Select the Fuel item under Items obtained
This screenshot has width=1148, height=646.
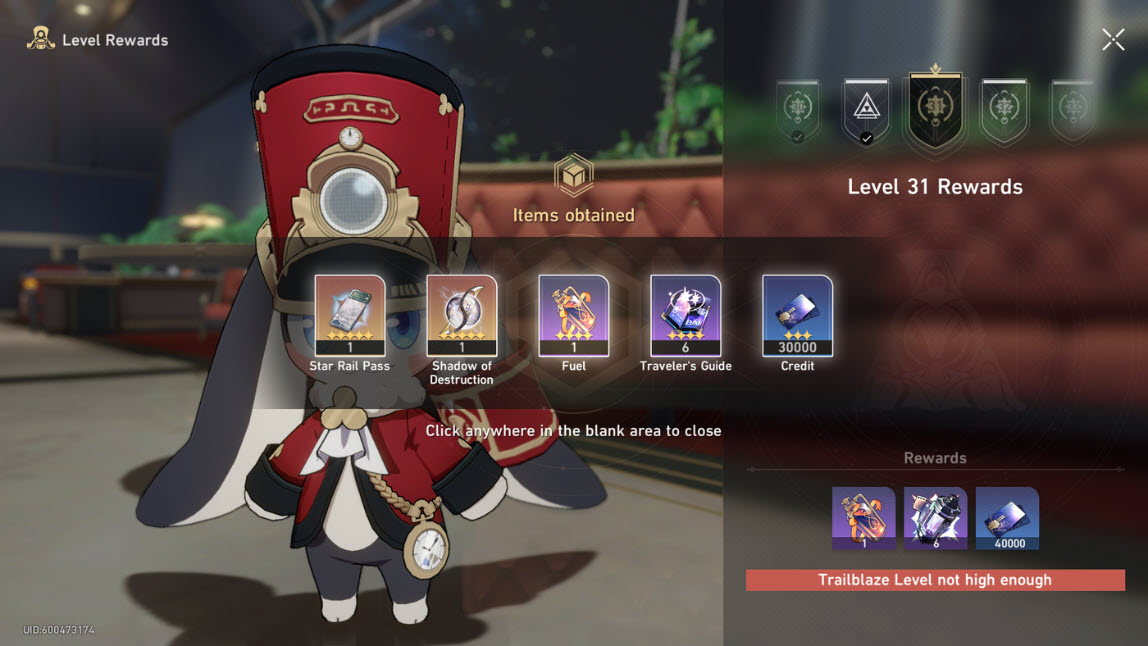[x=574, y=315]
